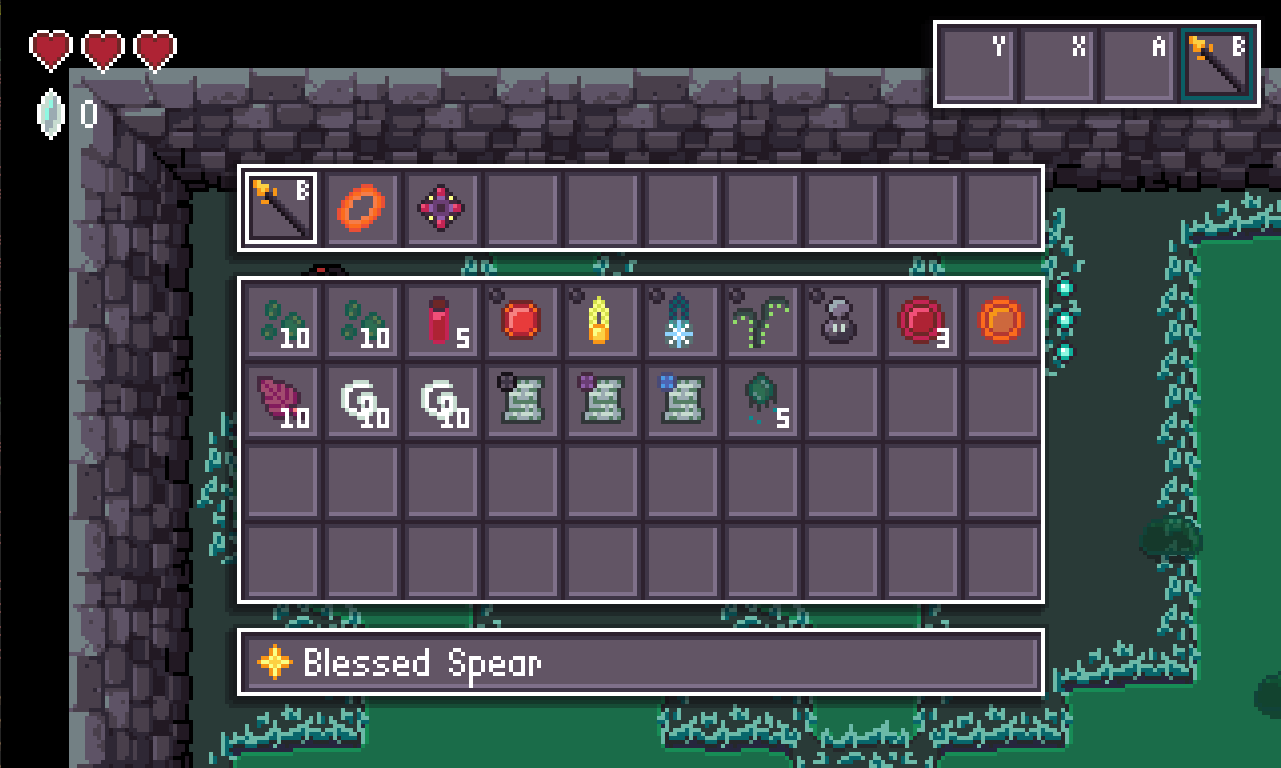1281x768 pixels.
Task: Click the B slot showing the Blessed Spear
Action: coord(1218,62)
